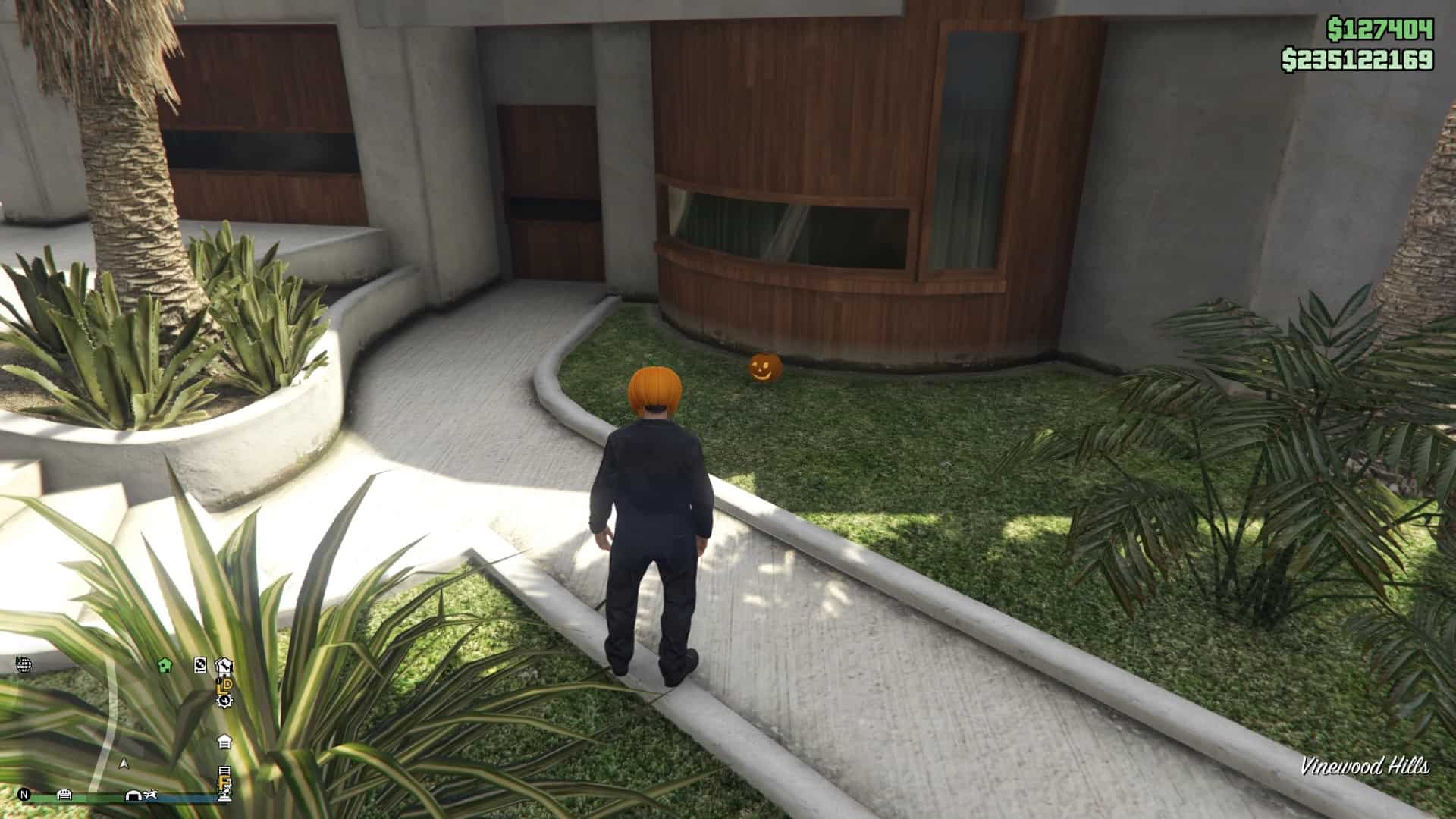Click the white property house blip on minimap
Viewport: 1456px width, 819px height.
224,742
